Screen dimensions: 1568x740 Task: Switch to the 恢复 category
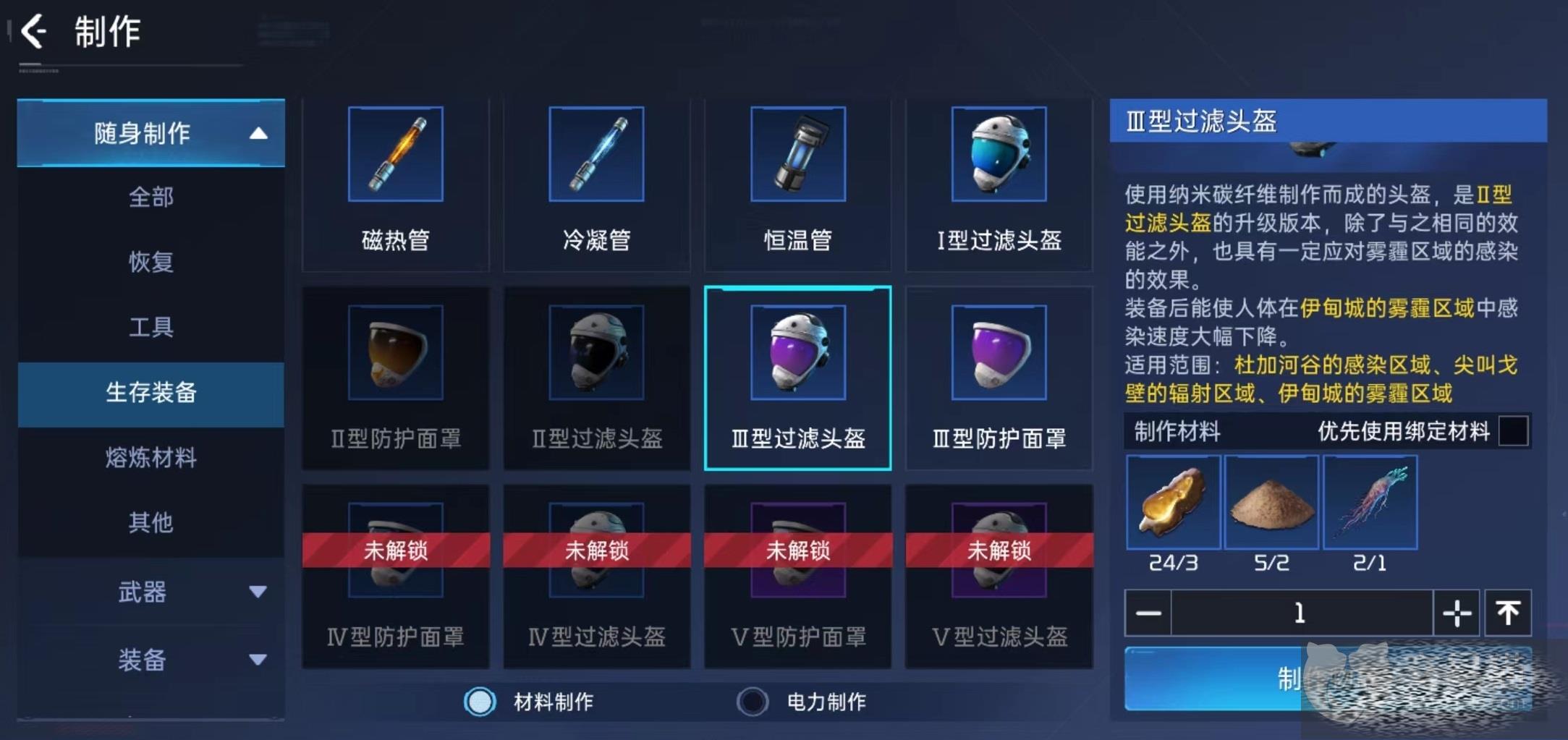pyautogui.click(x=151, y=261)
